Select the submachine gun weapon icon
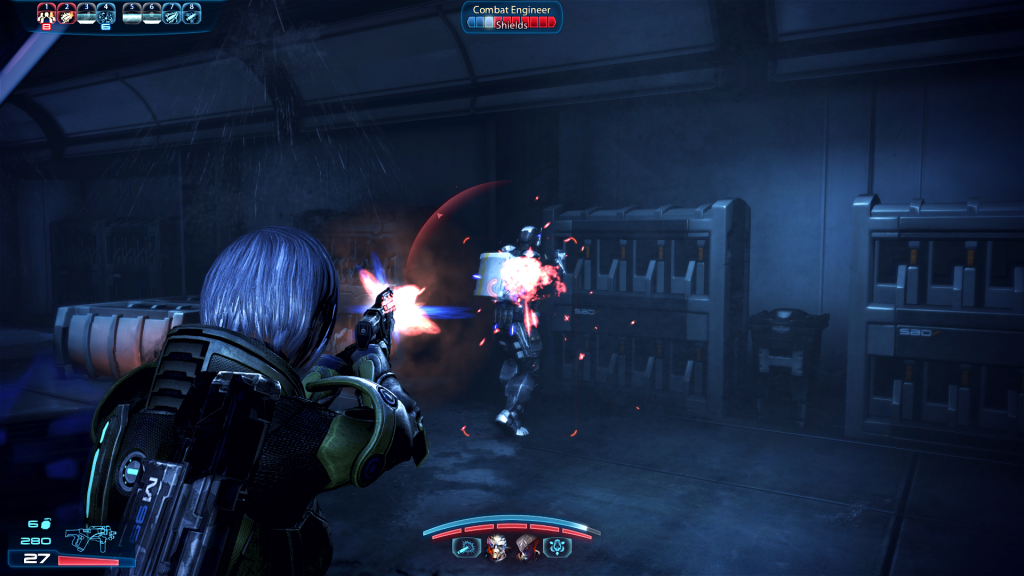The width and height of the screenshot is (1024, 576). tap(90, 538)
